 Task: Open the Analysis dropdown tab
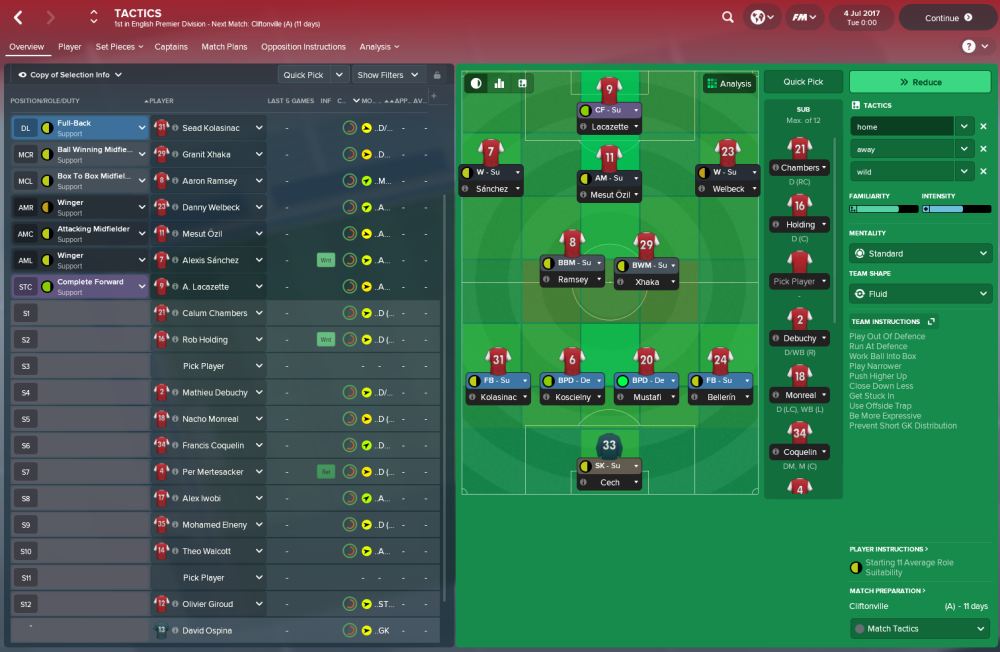[379, 47]
